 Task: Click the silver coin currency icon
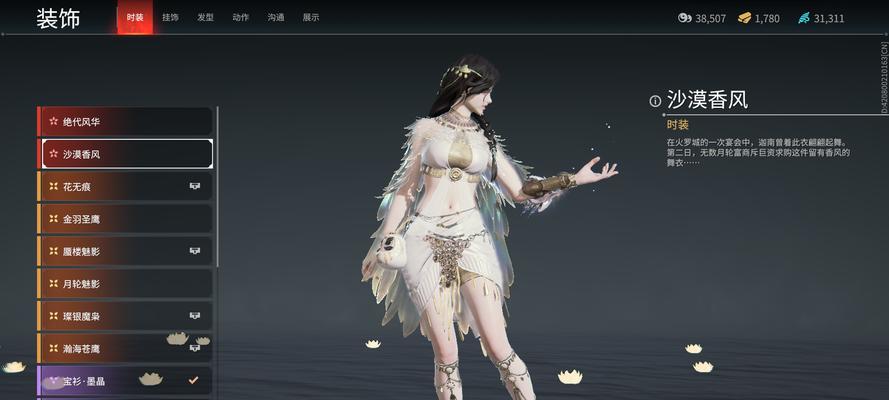point(685,18)
